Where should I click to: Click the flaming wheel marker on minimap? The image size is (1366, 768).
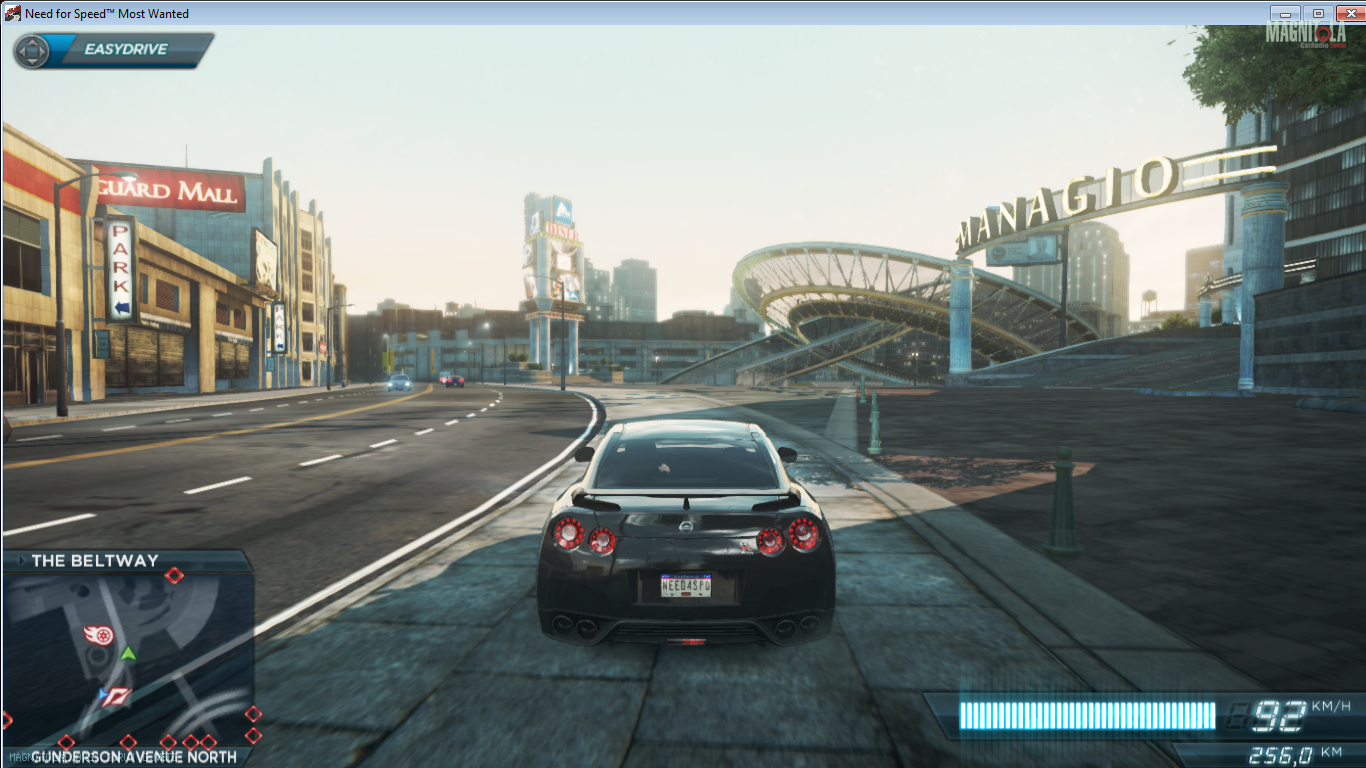[x=98, y=635]
